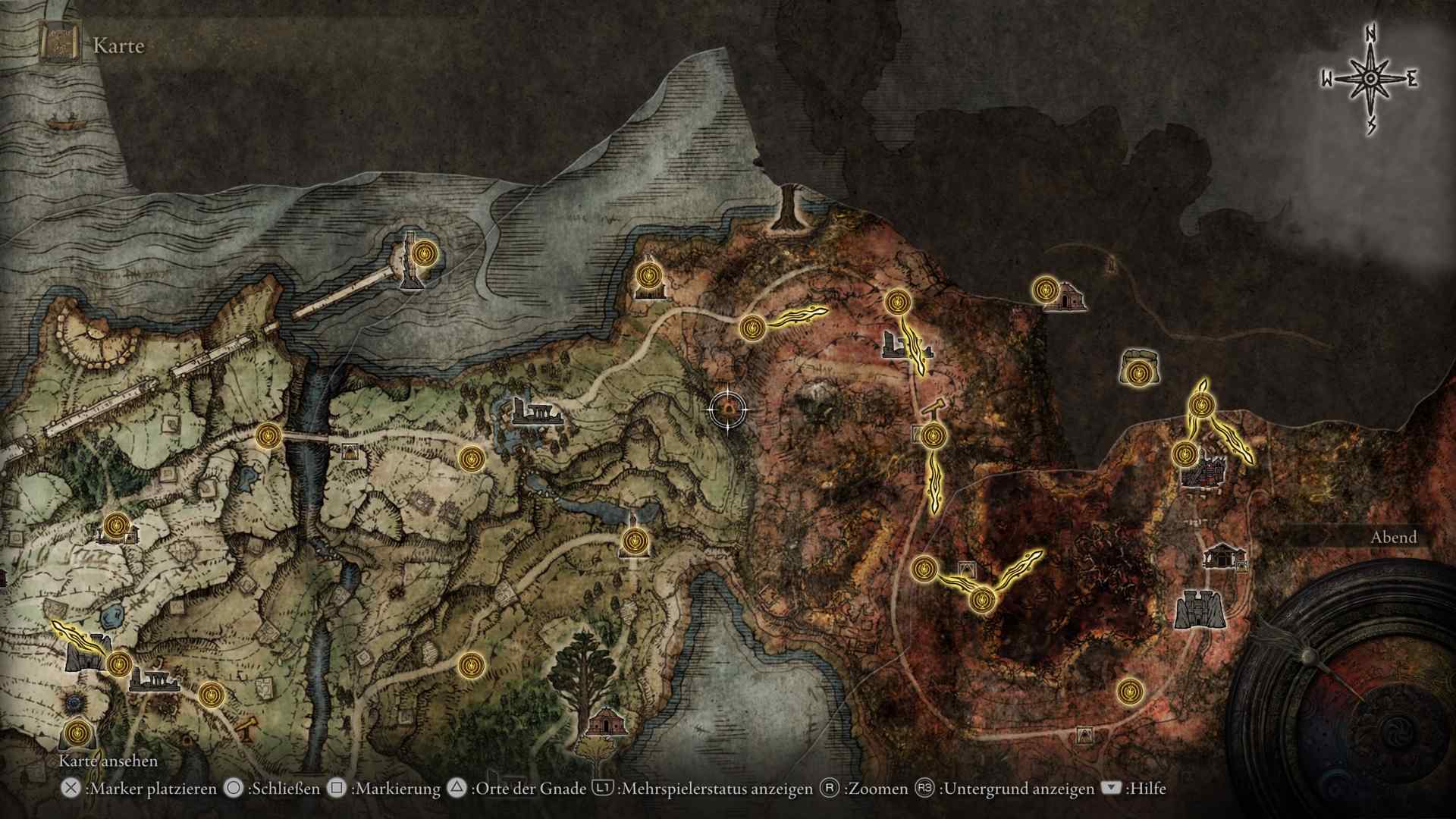Select the lone grace on the southern wasteland road
The width and height of the screenshot is (1456, 819).
coord(1130,691)
